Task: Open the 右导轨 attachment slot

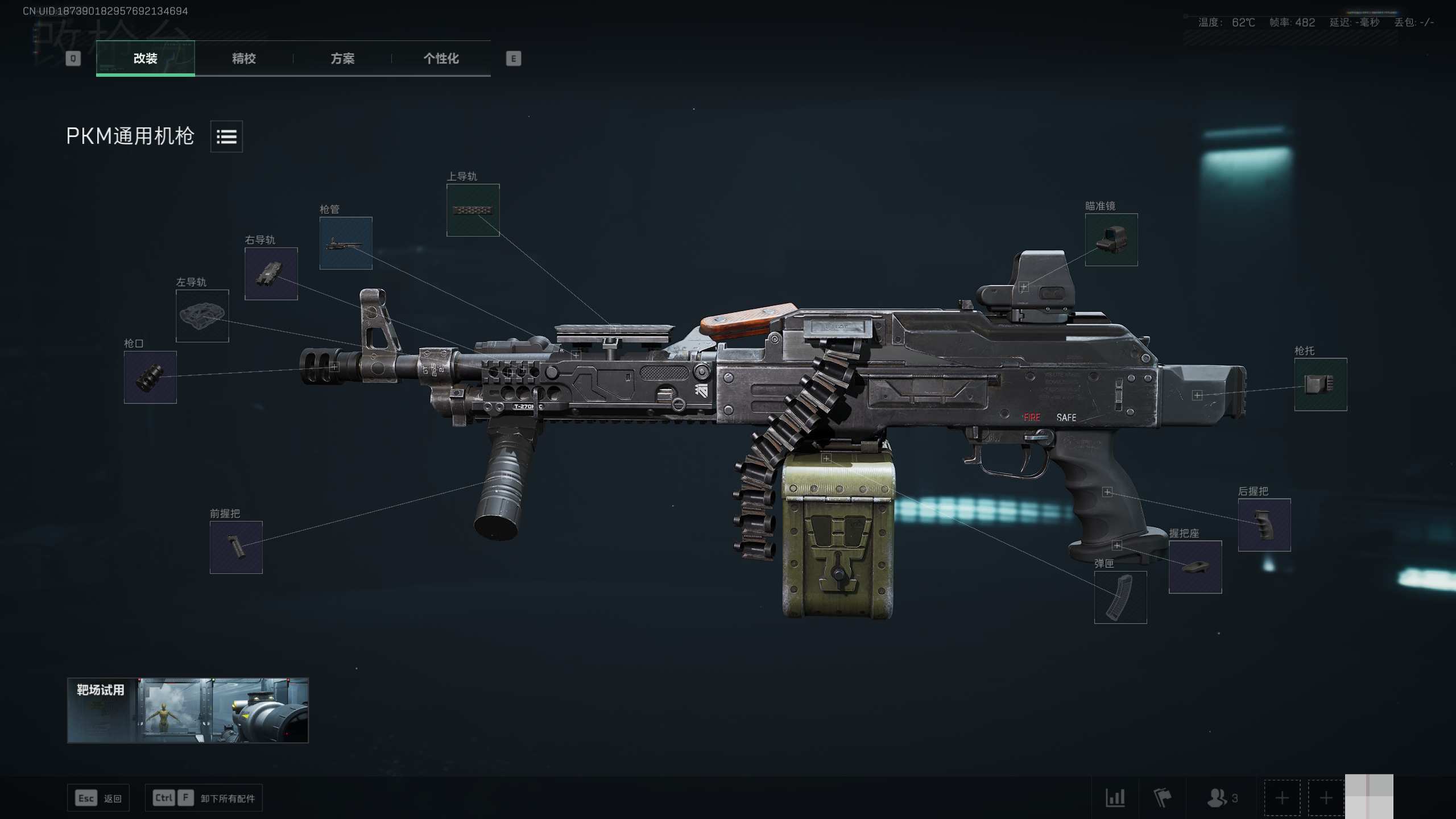Action: (x=271, y=274)
